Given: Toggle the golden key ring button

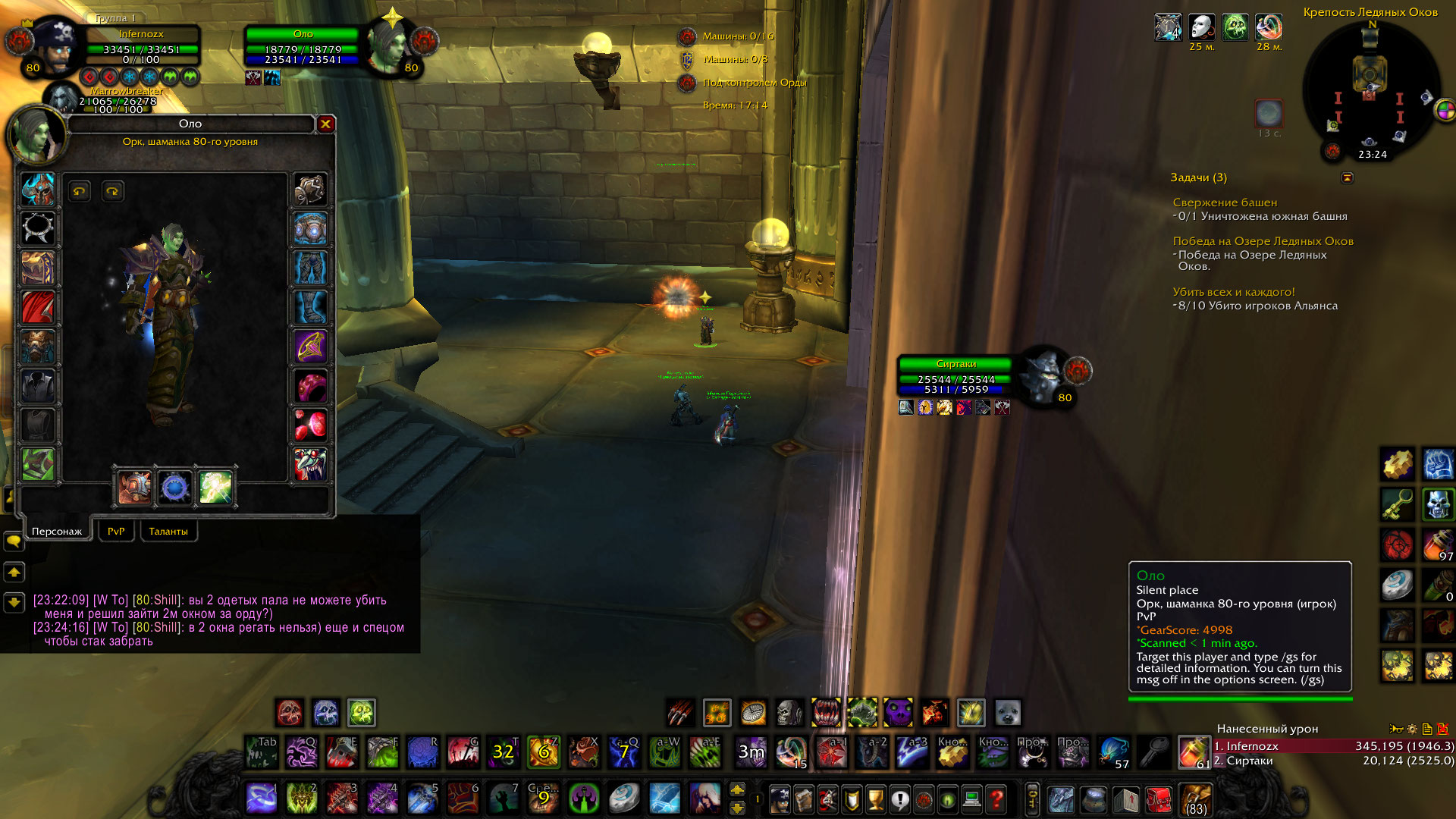Looking at the screenshot, I should (1032, 799).
